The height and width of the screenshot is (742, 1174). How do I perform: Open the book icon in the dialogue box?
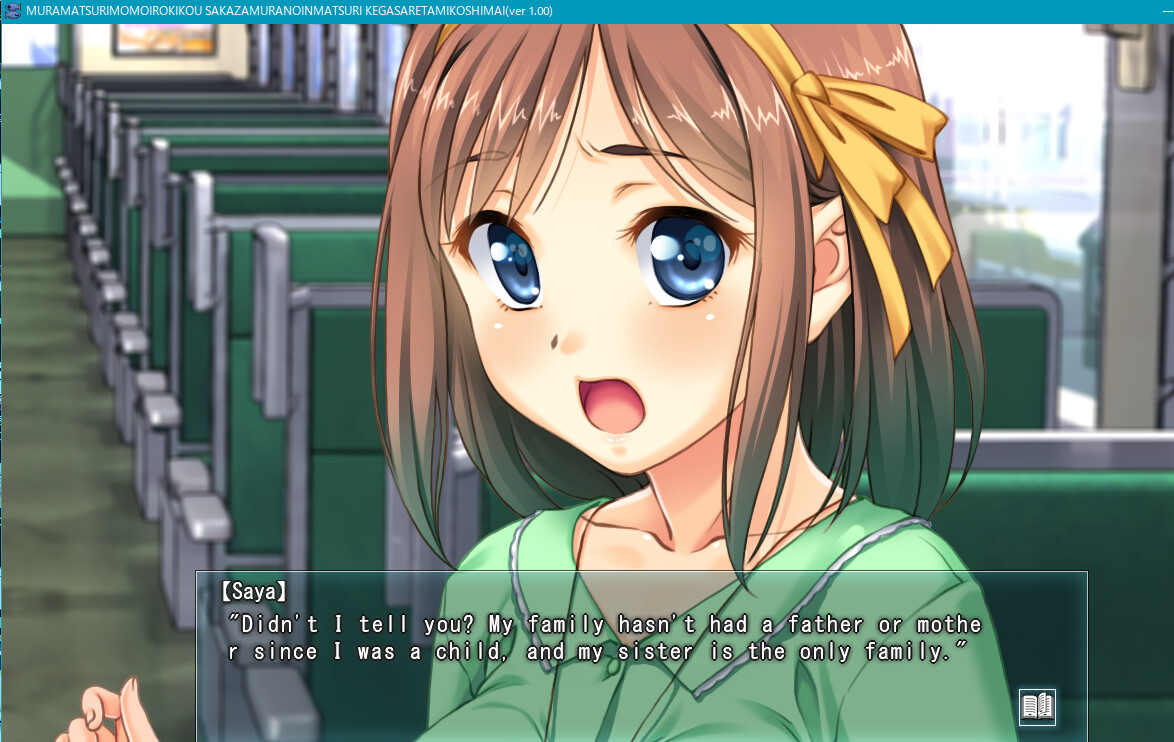coord(1037,707)
